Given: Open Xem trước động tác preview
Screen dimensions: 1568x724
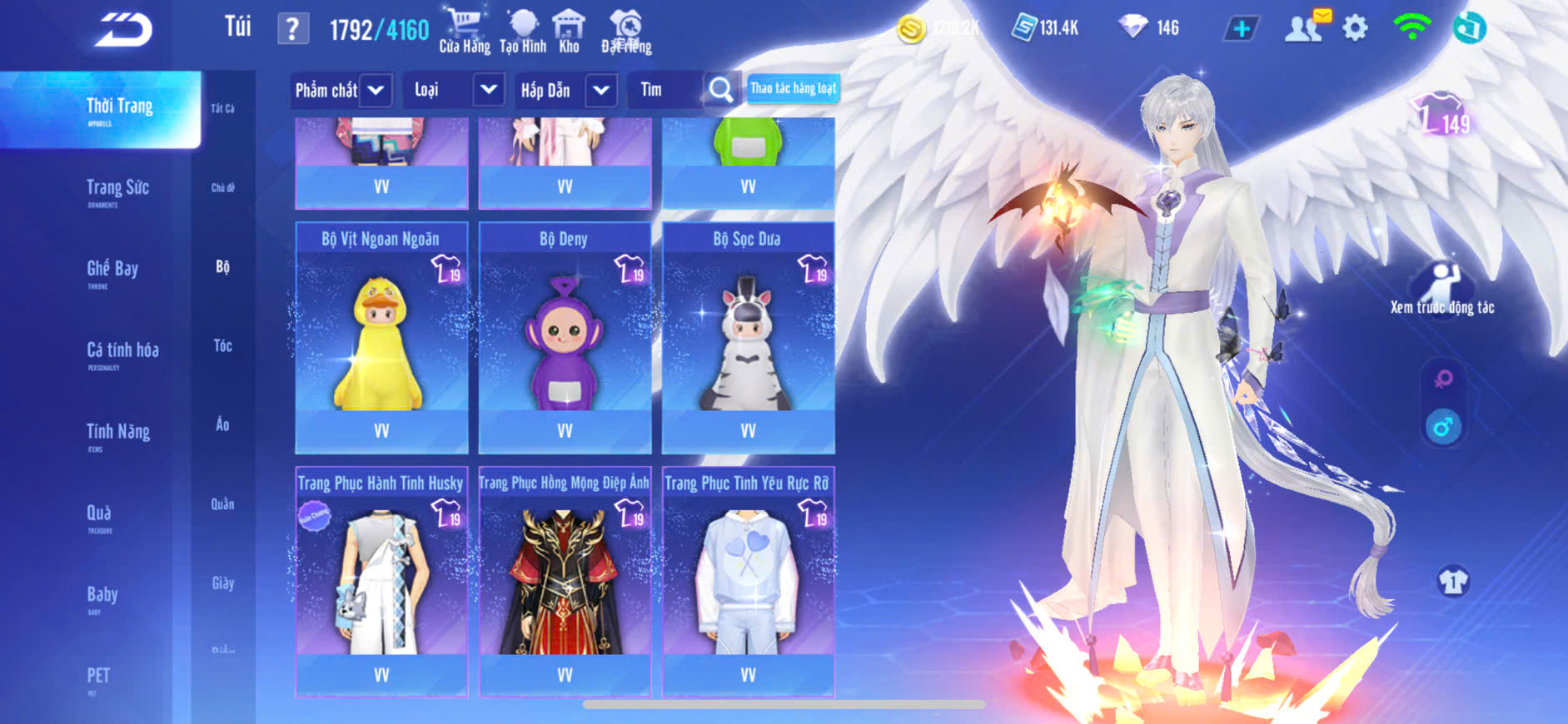Looking at the screenshot, I should click(x=1442, y=289).
